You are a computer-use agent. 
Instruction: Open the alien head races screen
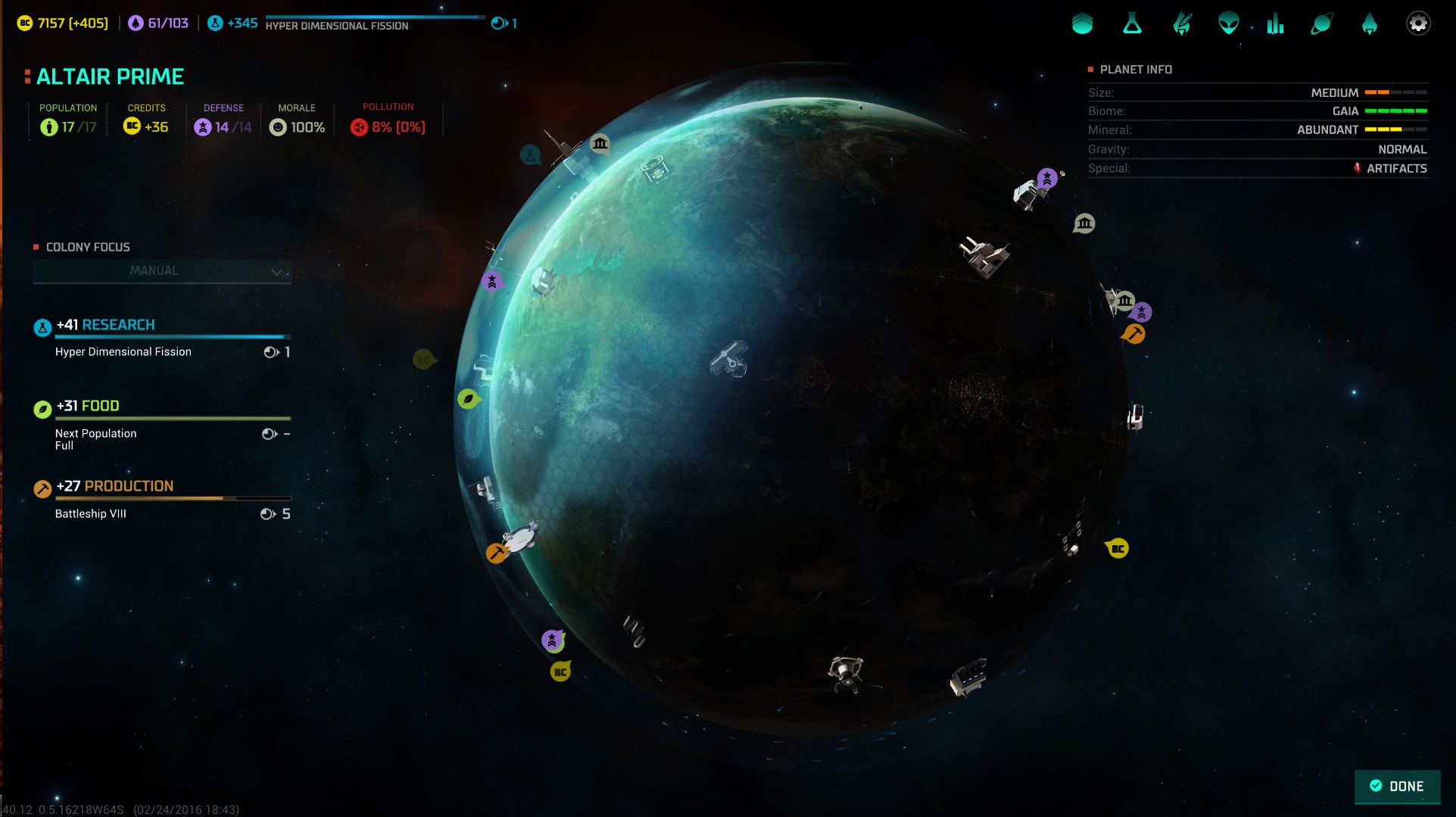pyautogui.click(x=1228, y=24)
